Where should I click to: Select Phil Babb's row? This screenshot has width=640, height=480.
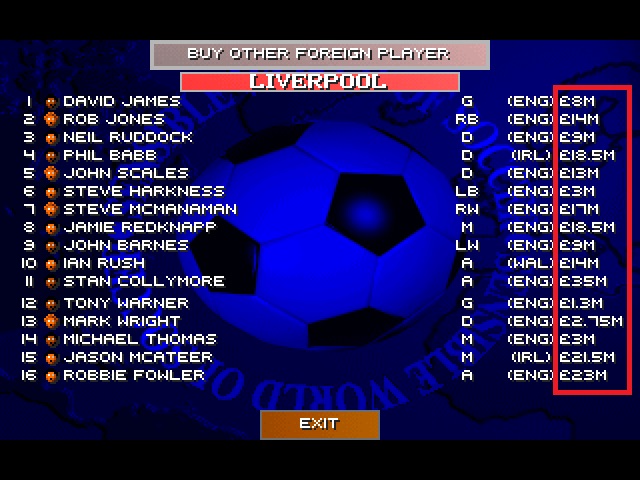[109, 155]
